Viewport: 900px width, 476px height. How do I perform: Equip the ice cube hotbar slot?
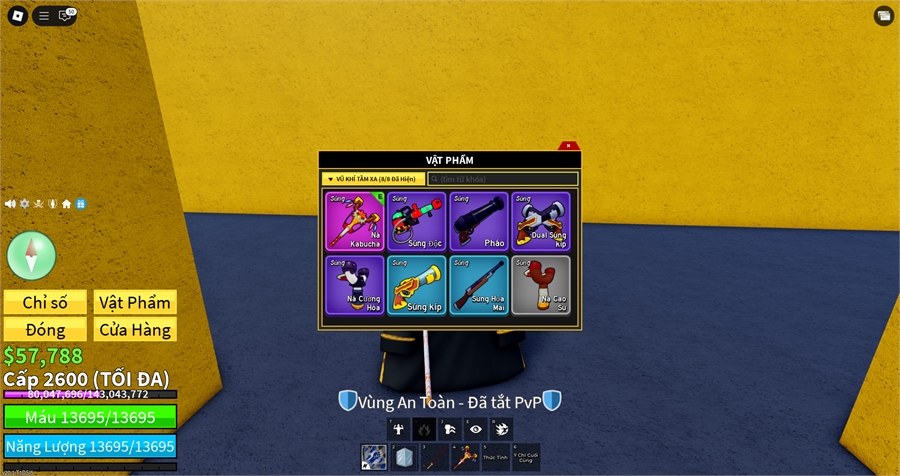point(402,457)
